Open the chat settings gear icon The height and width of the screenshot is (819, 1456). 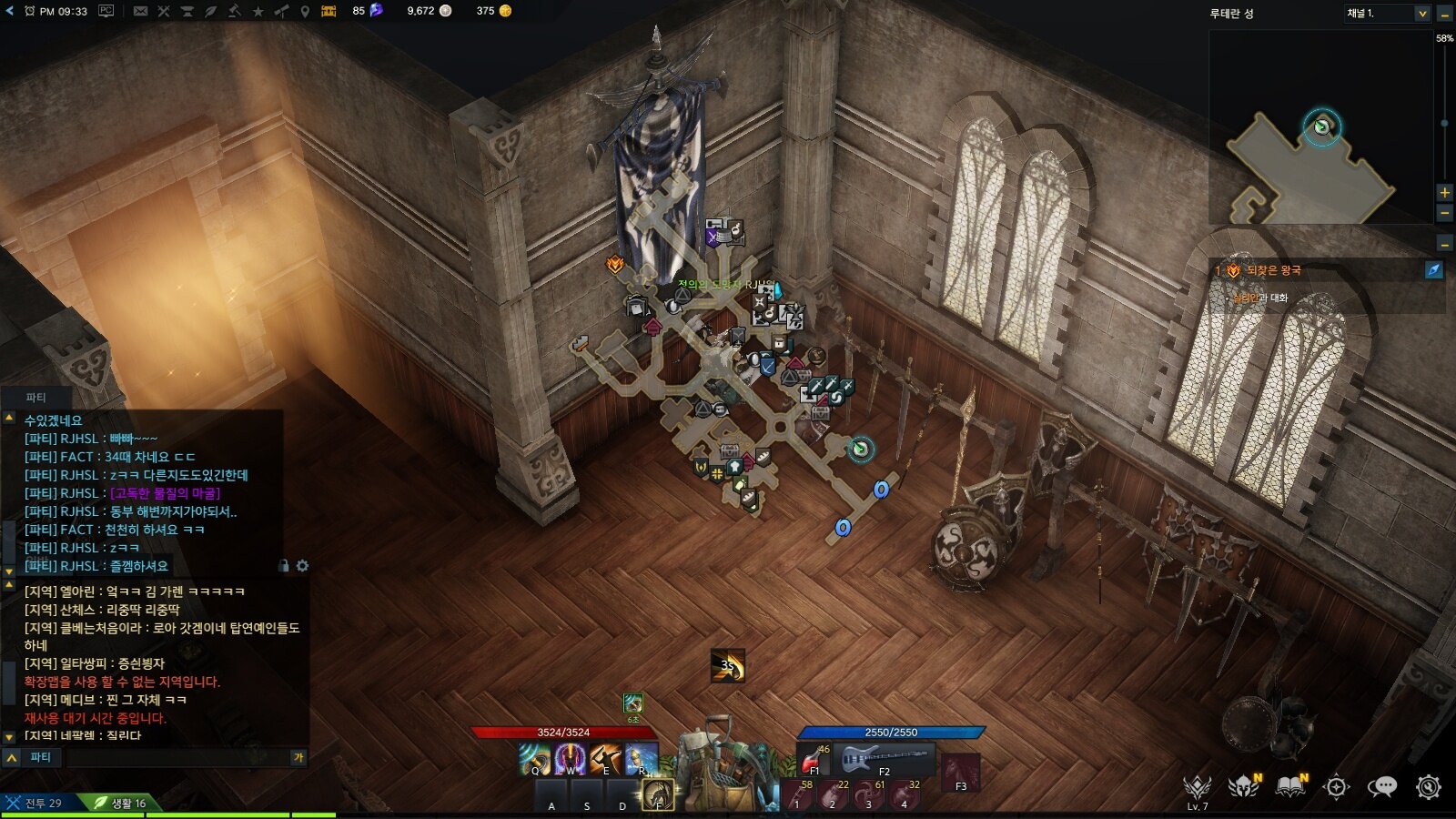click(x=302, y=566)
